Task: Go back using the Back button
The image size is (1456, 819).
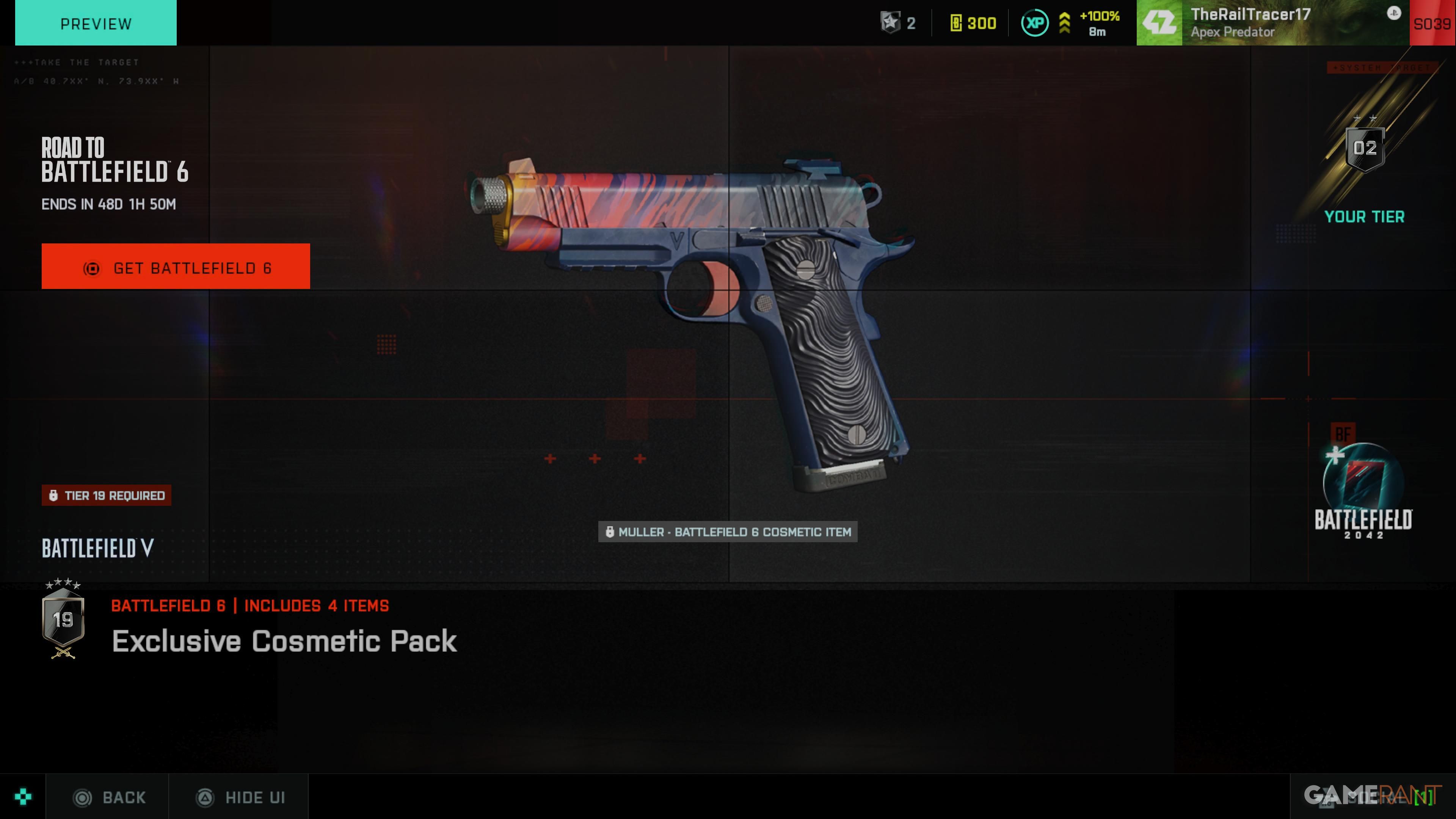Action: click(x=110, y=797)
